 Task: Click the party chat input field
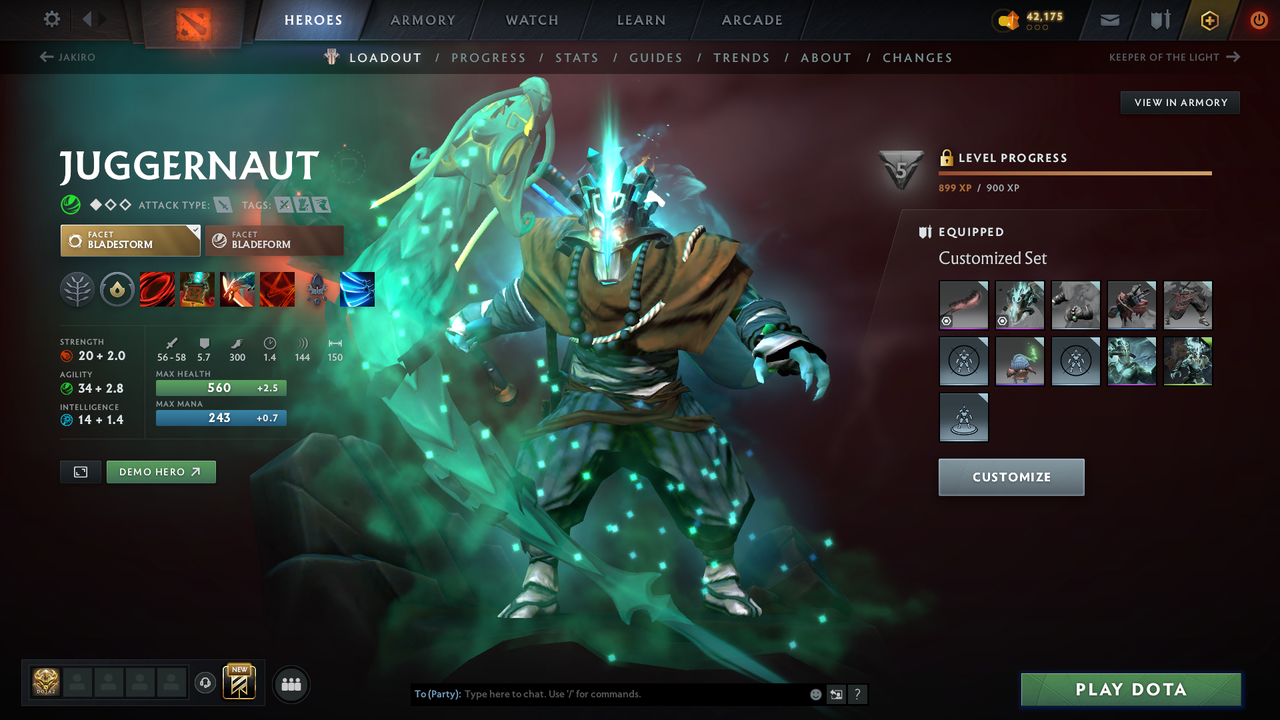click(x=600, y=693)
